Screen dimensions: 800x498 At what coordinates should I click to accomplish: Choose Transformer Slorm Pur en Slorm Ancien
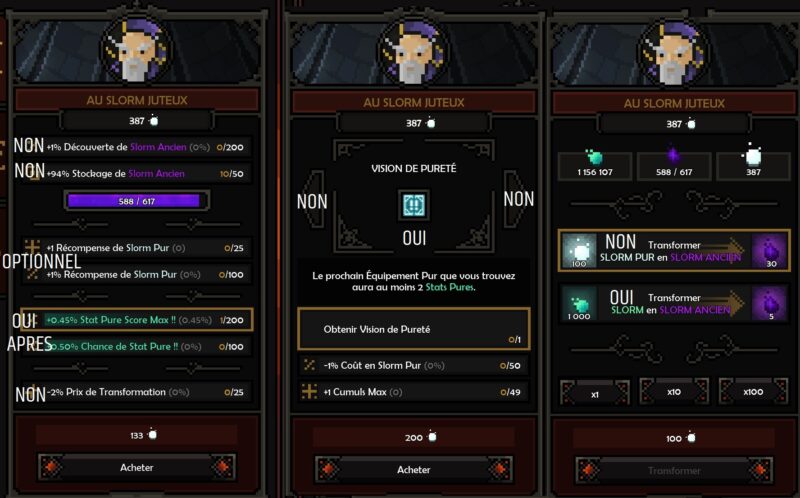pos(673,250)
